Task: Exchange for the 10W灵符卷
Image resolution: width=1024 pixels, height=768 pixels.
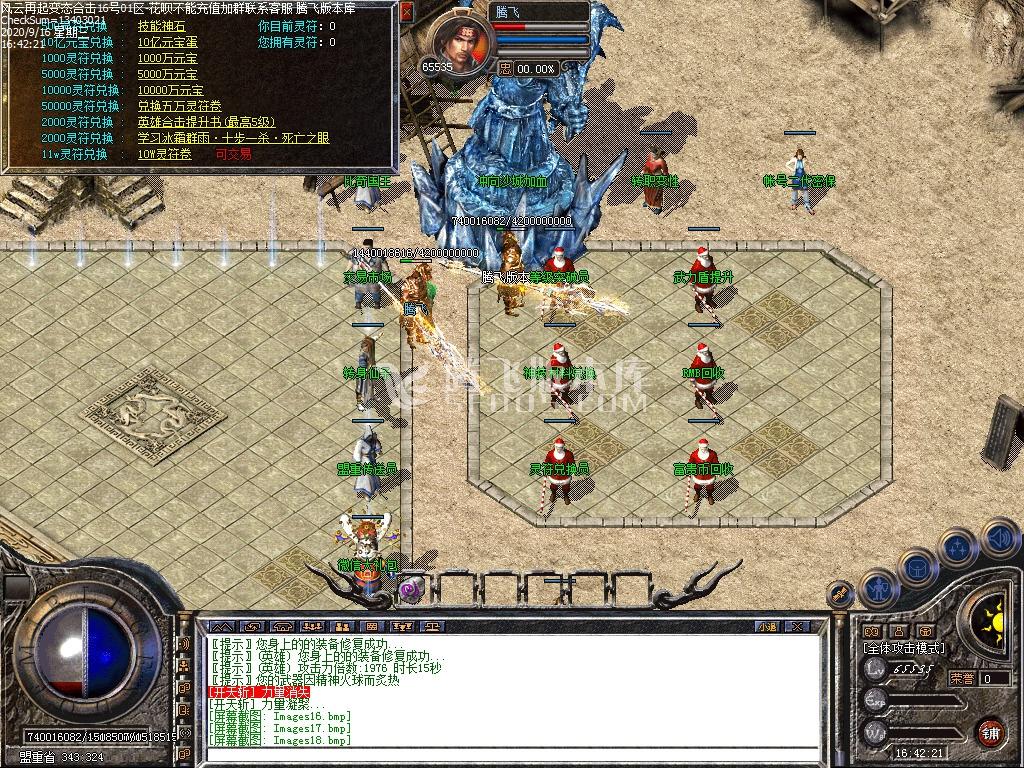Action: pos(167,154)
